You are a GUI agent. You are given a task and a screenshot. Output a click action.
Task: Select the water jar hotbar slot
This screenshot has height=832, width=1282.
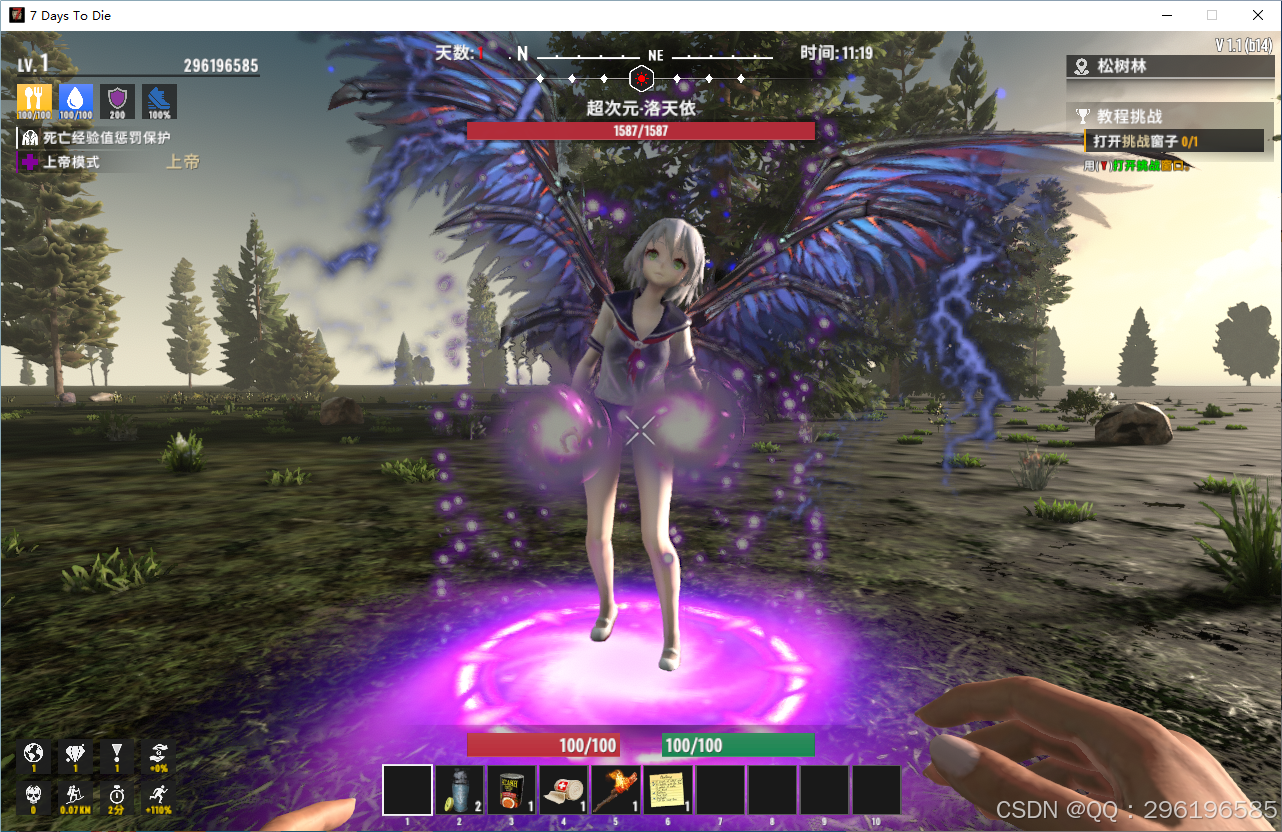[x=459, y=790]
